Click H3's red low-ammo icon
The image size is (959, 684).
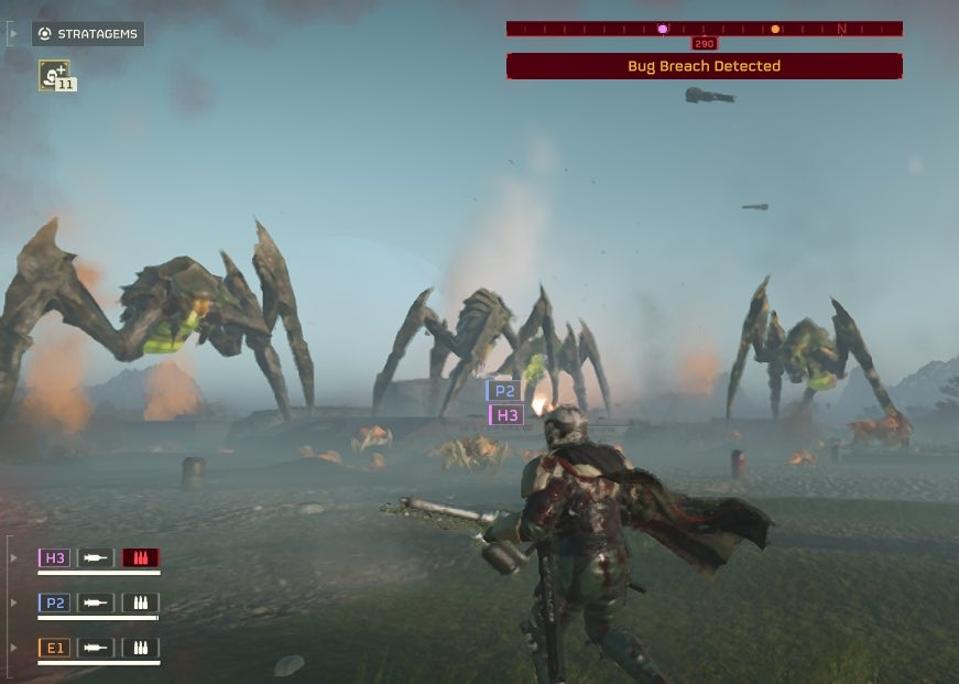tap(141, 558)
